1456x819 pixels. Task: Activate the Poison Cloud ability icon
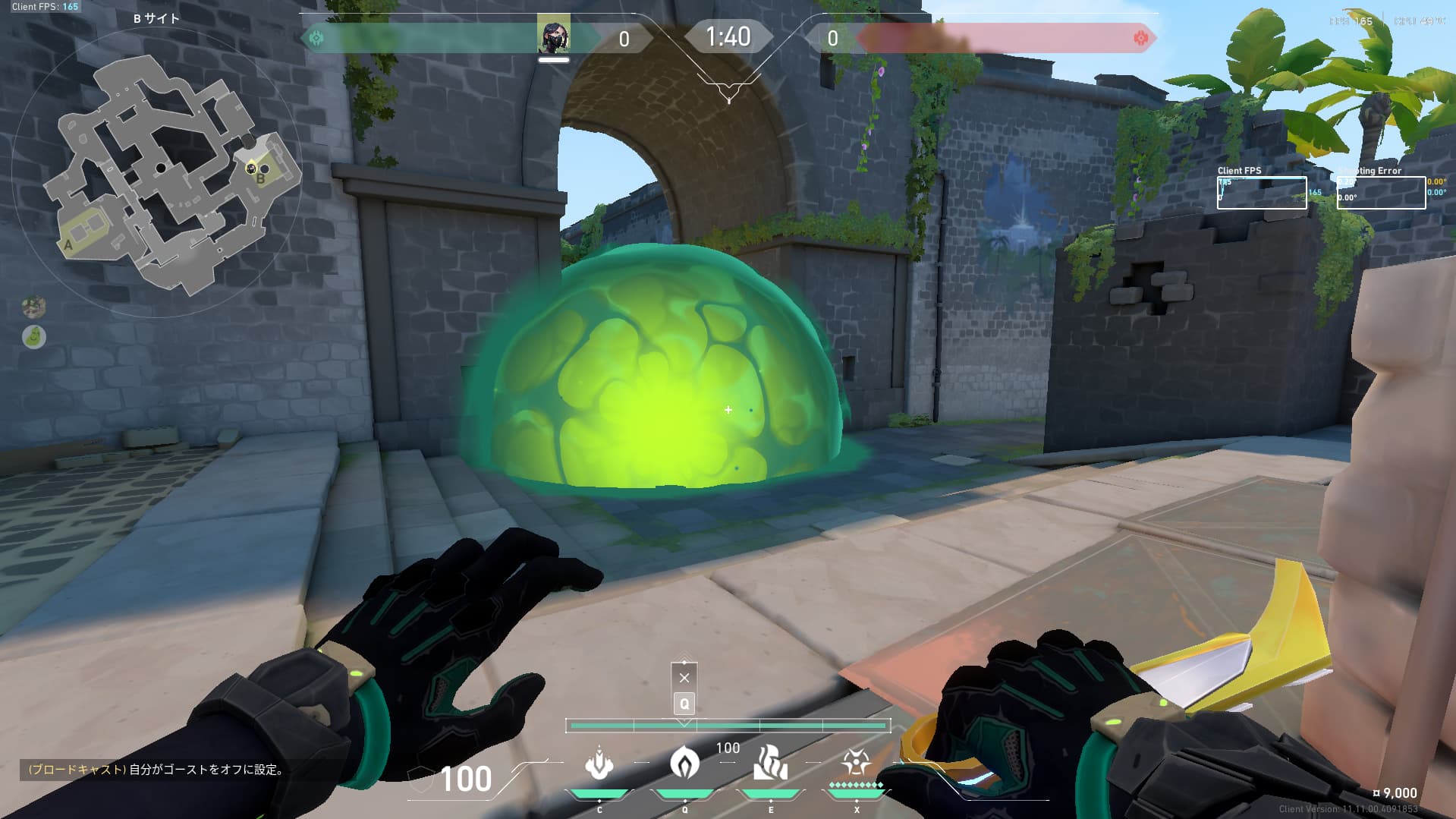click(684, 762)
